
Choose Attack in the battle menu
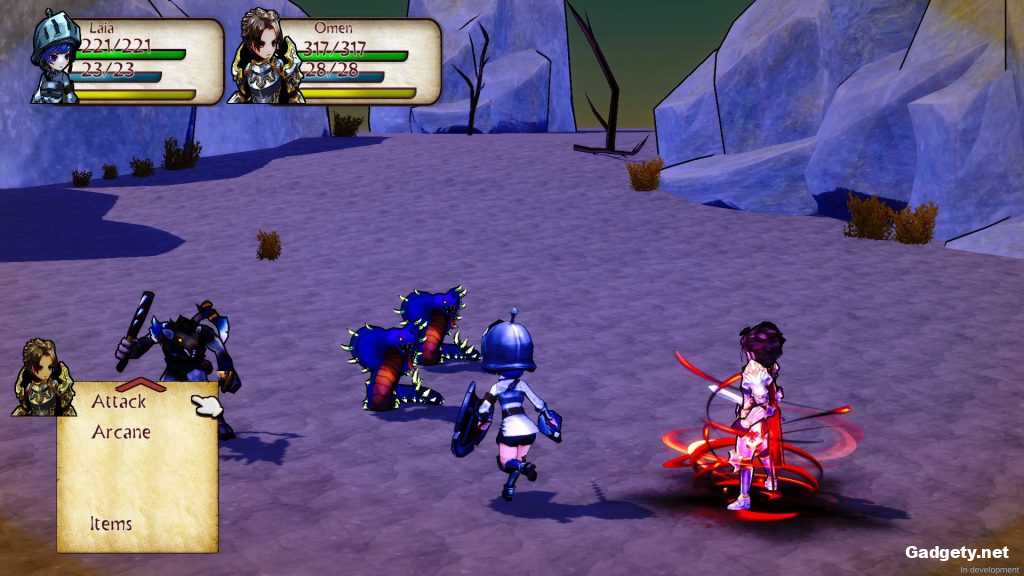click(x=119, y=402)
